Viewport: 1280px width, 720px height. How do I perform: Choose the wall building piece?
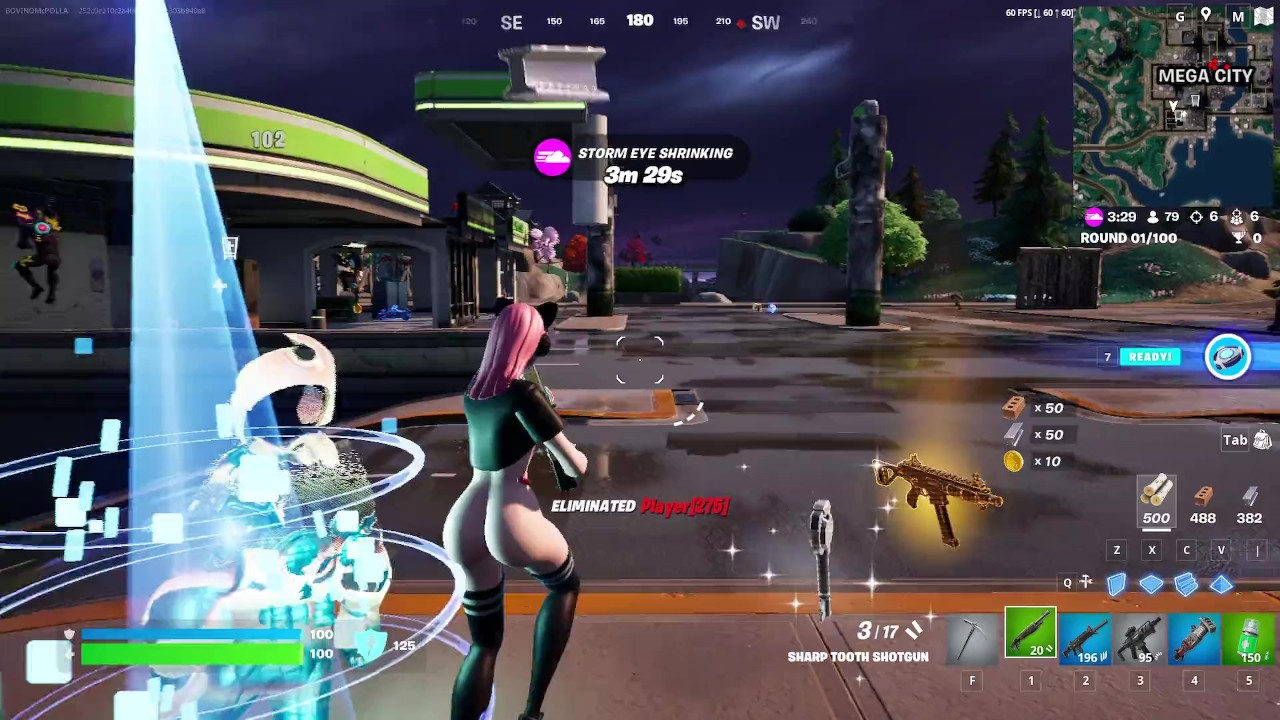click(x=1117, y=583)
